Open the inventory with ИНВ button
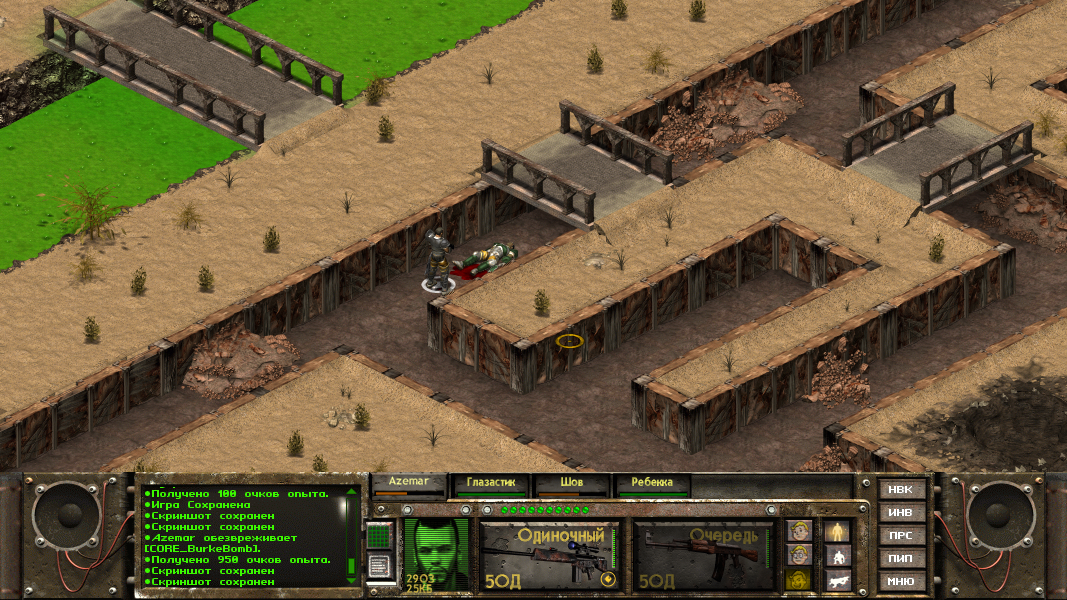The image size is (1067, 600). (x=900, y=513)
